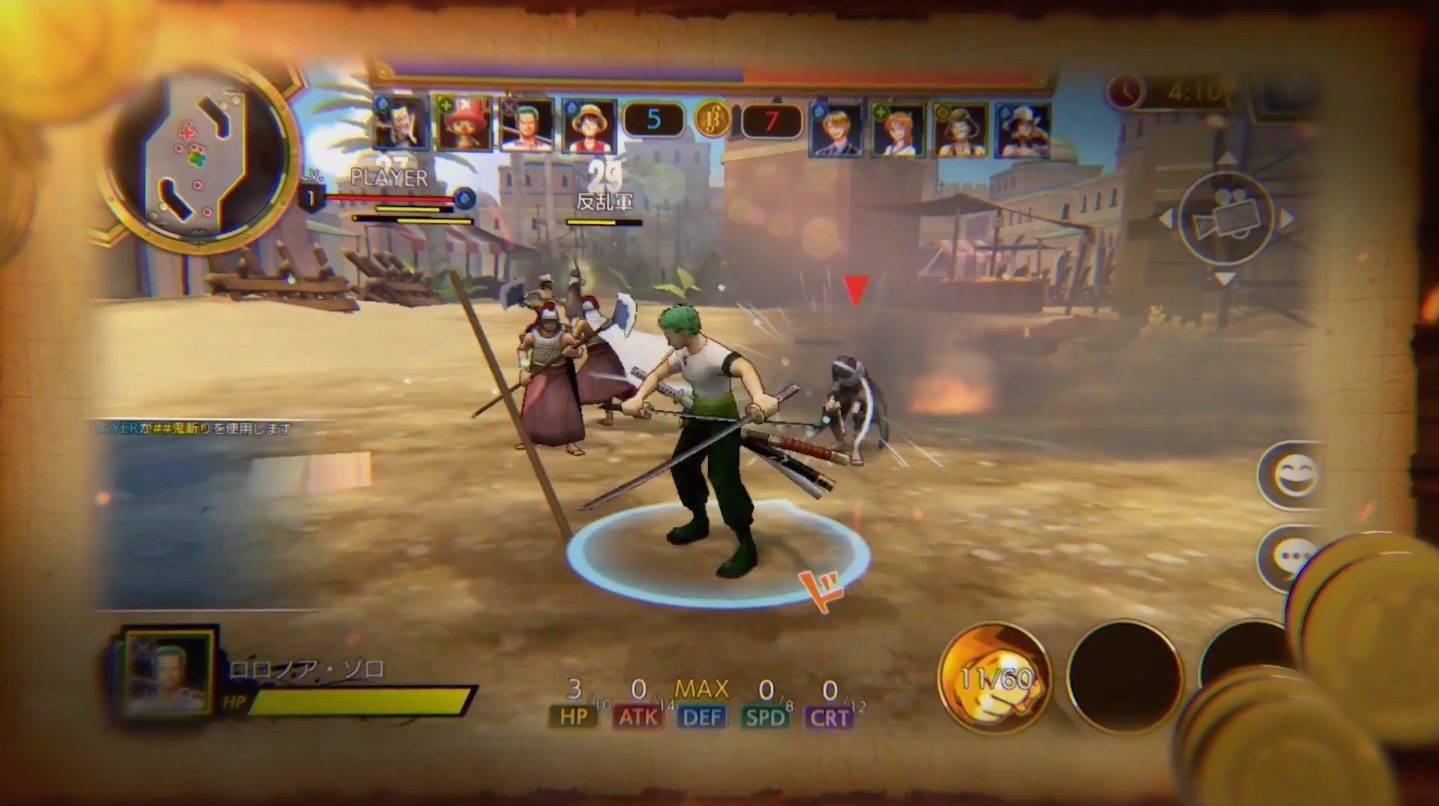
Task: Click Zoro's character portrait beside the HP bar
Action: (169, 672)
